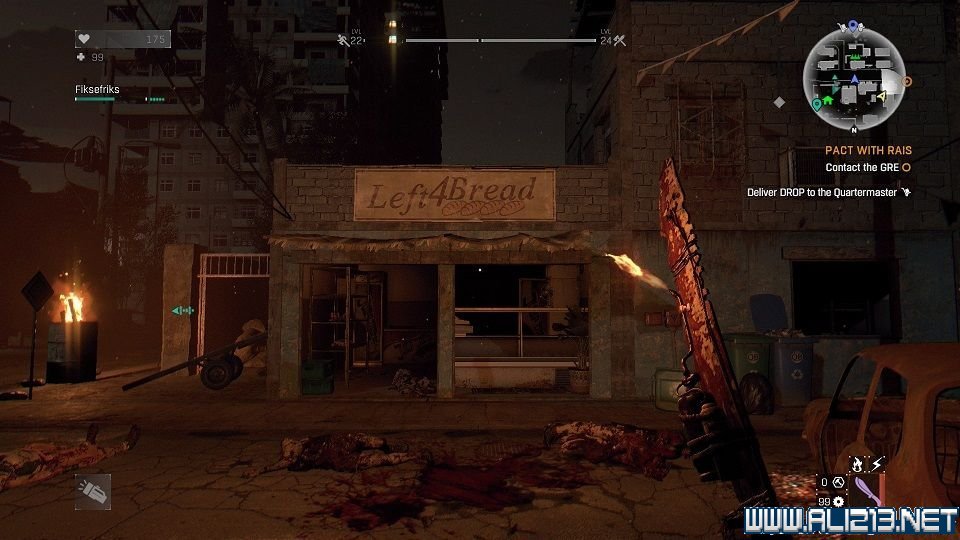Click the Contact the GRE objective

pos(862,167)
